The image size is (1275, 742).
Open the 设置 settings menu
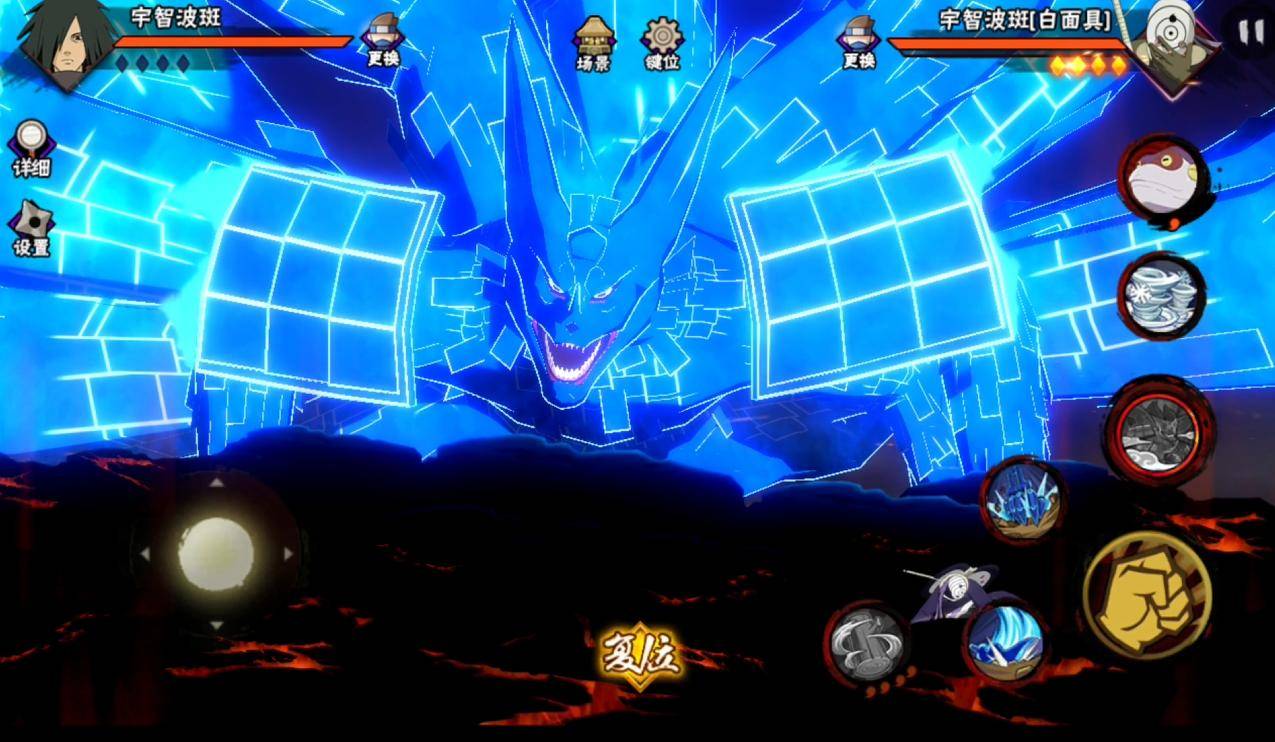pyautogui.click(x=31, y=229)
